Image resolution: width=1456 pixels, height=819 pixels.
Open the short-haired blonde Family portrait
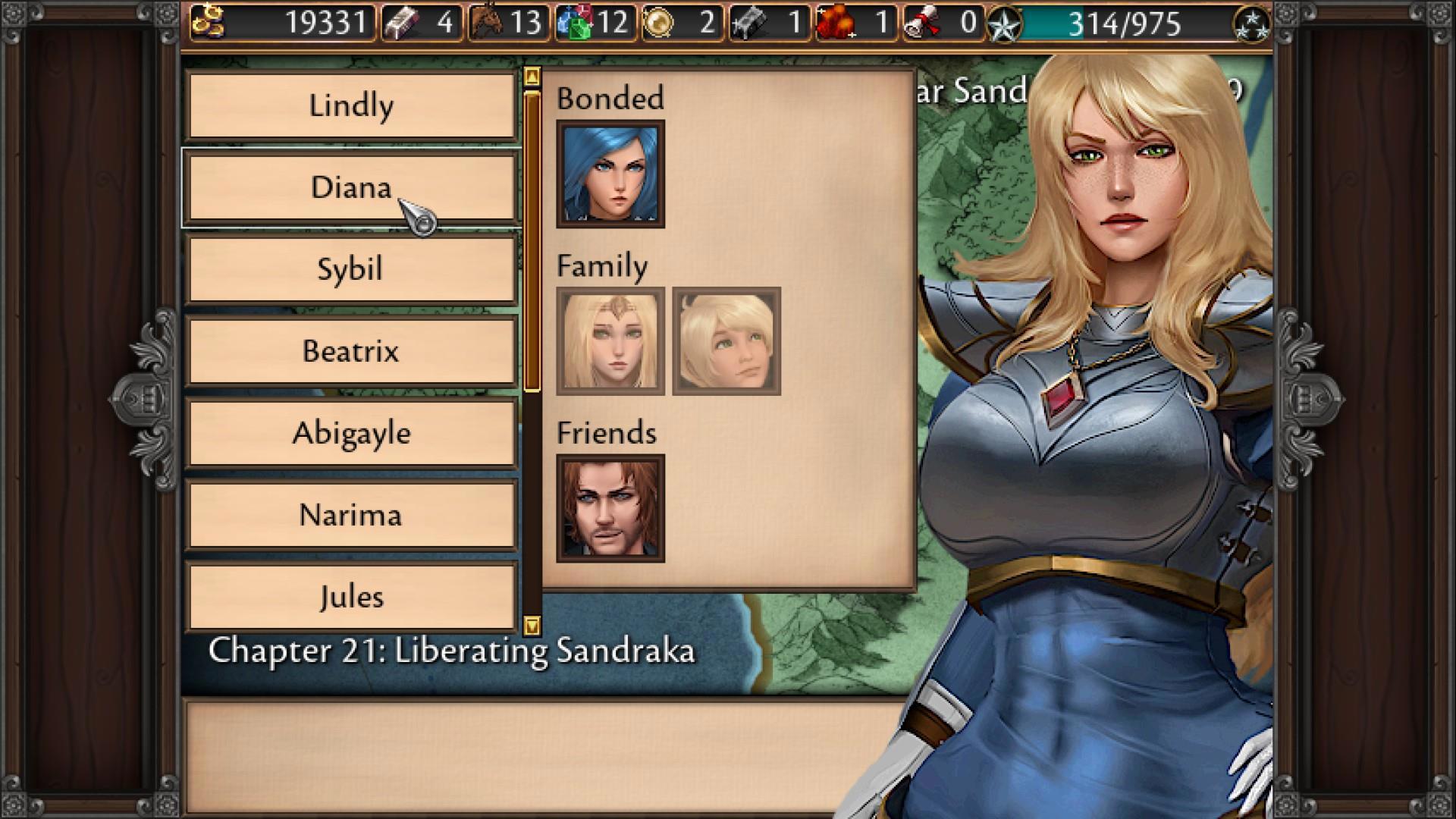(726, 341)
